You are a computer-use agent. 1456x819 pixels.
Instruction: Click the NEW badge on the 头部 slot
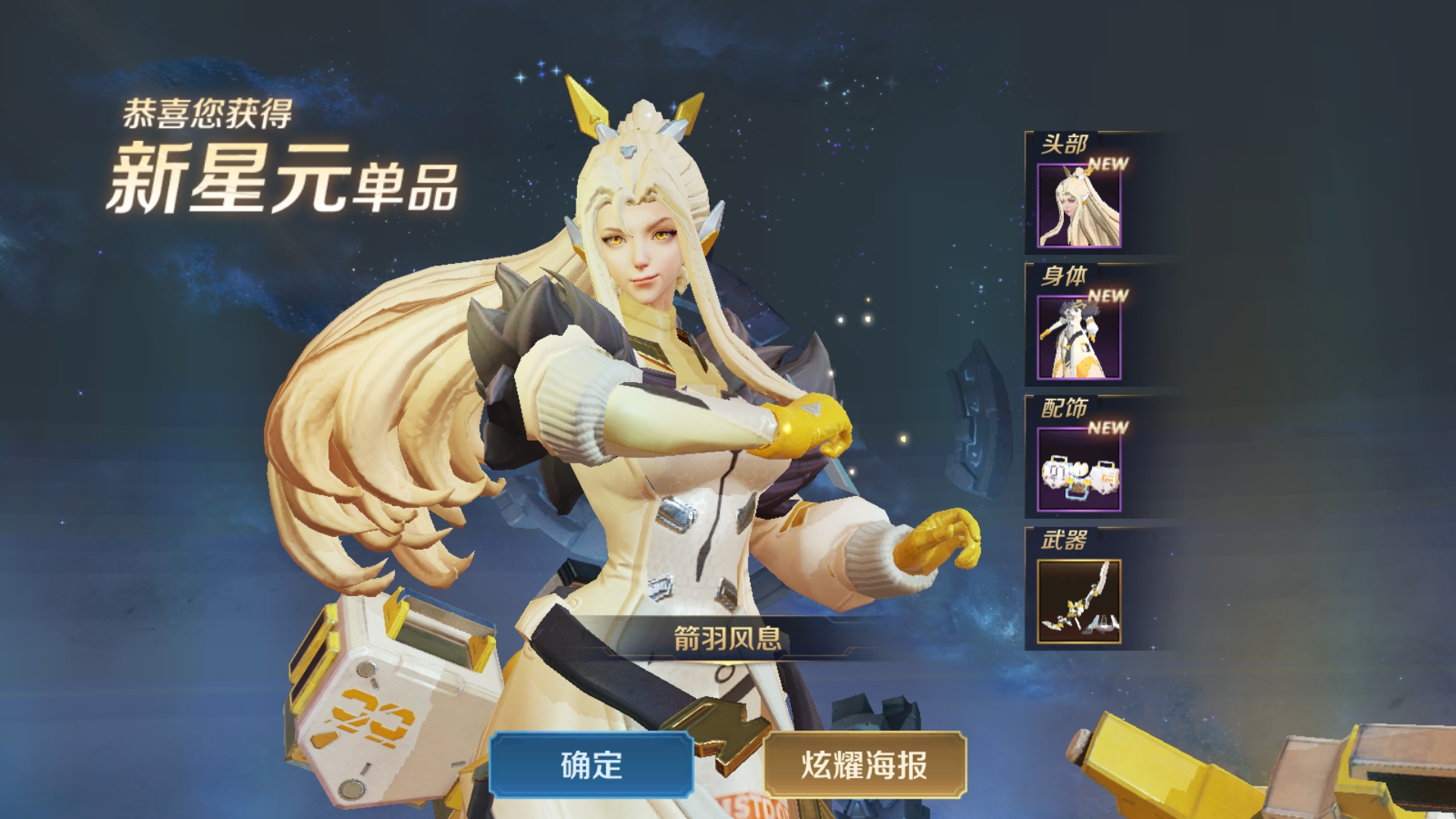1107,162
